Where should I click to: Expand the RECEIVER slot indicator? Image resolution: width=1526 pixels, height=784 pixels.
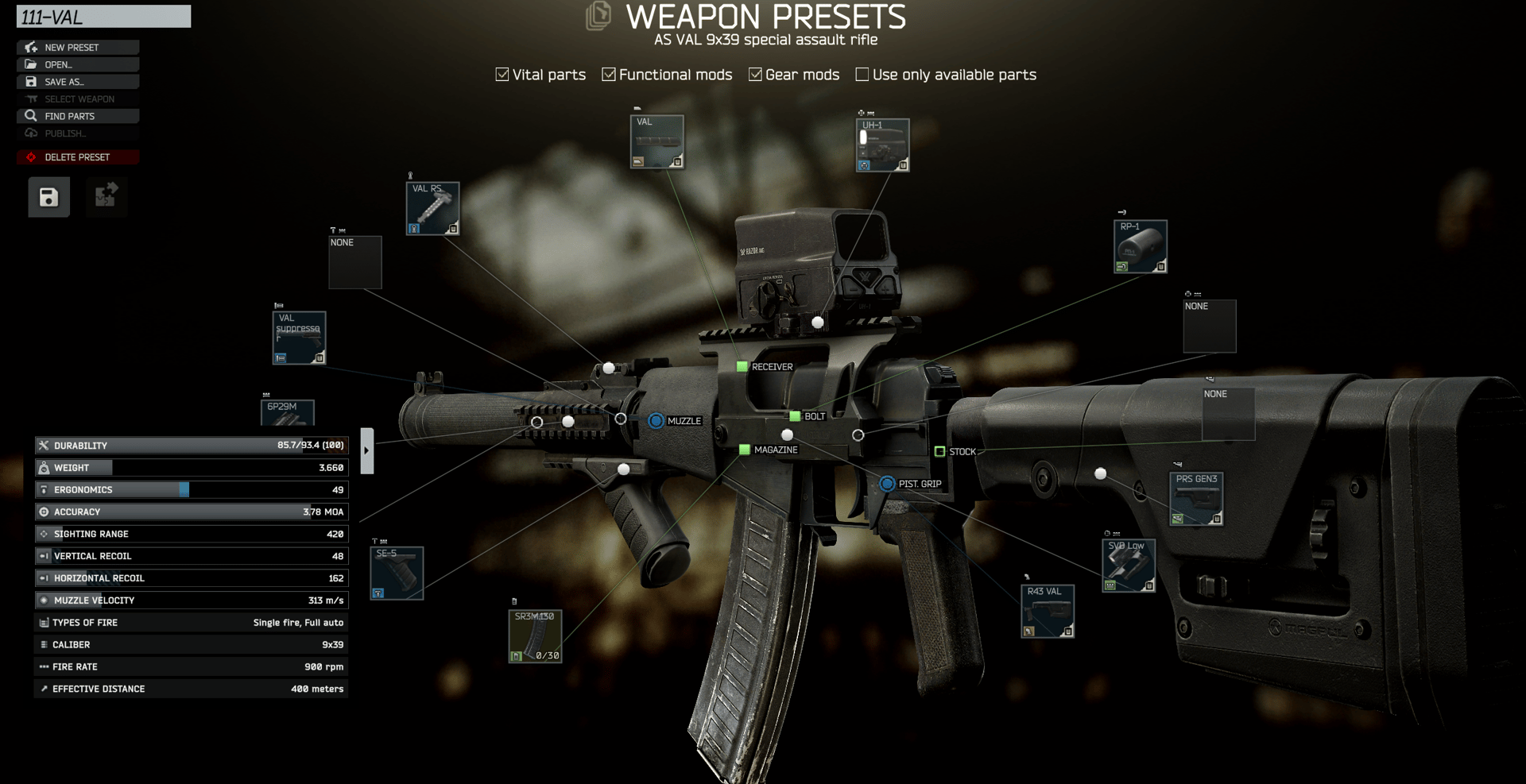tap(742, 366)
